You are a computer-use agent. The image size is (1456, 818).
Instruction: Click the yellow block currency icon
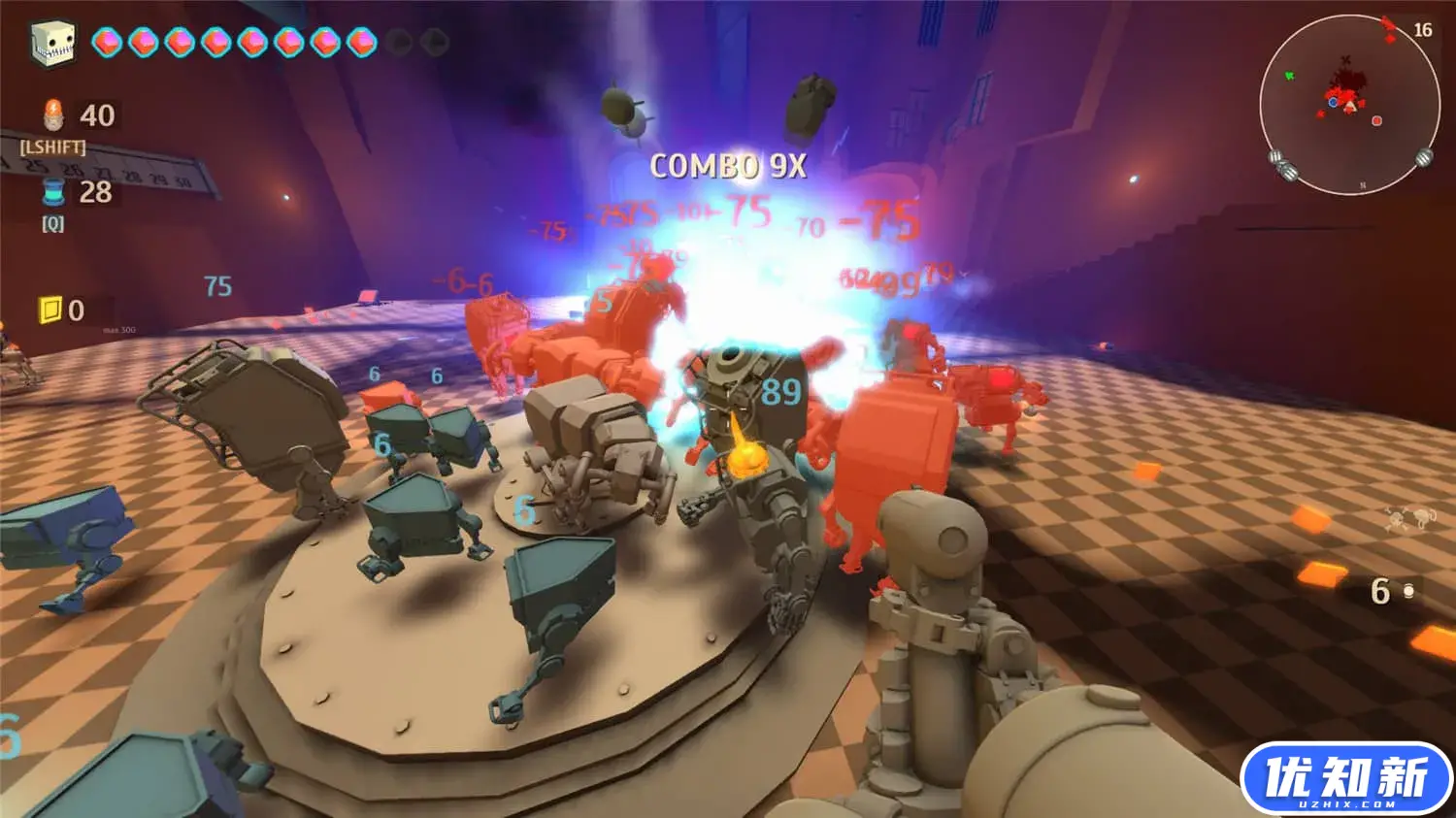(50, 310)
